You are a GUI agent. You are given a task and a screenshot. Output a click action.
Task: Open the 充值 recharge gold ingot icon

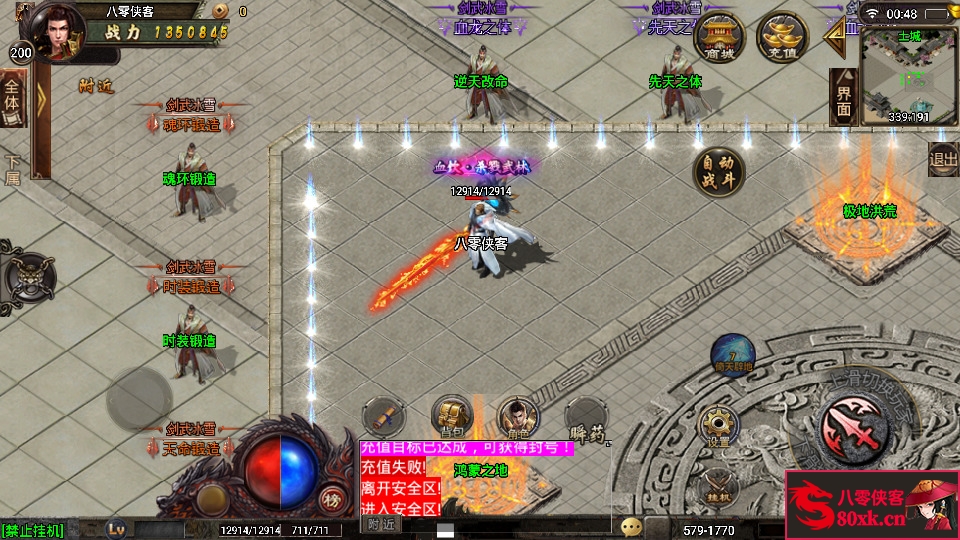click(780, 37)
